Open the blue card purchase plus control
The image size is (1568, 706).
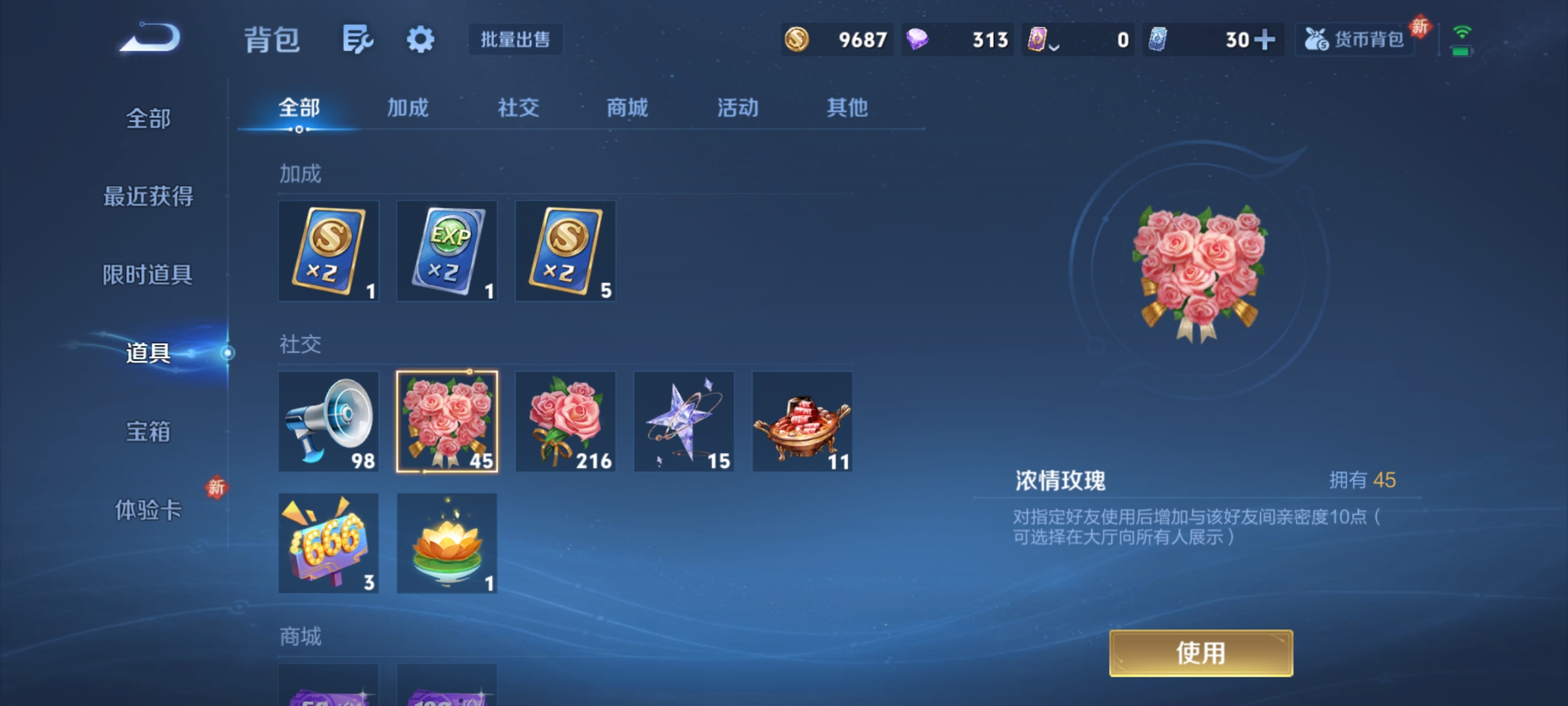click(x=1267, y=39)
